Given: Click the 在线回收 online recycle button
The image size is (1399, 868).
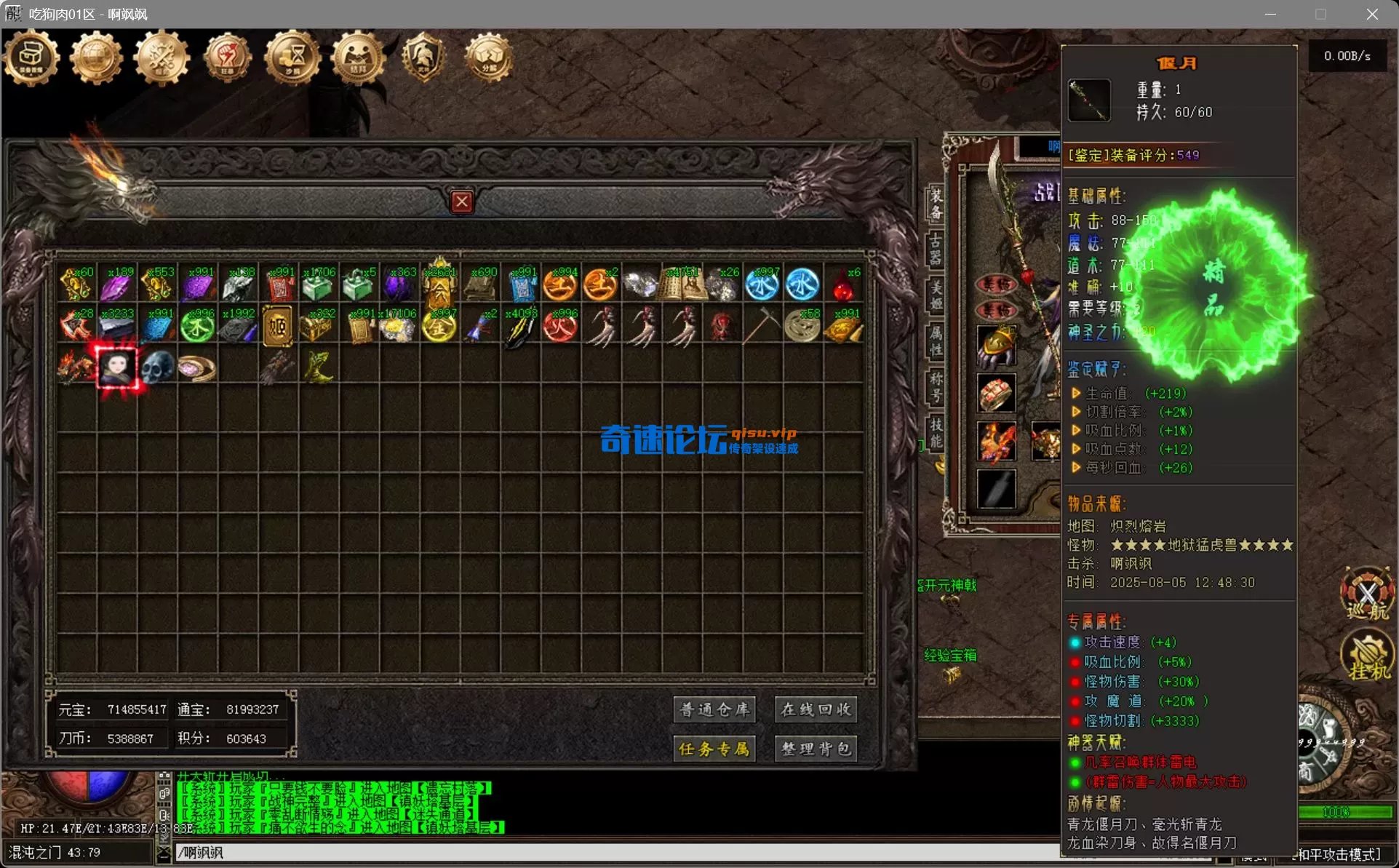Looking at the screenshot, I should point(816,709).
